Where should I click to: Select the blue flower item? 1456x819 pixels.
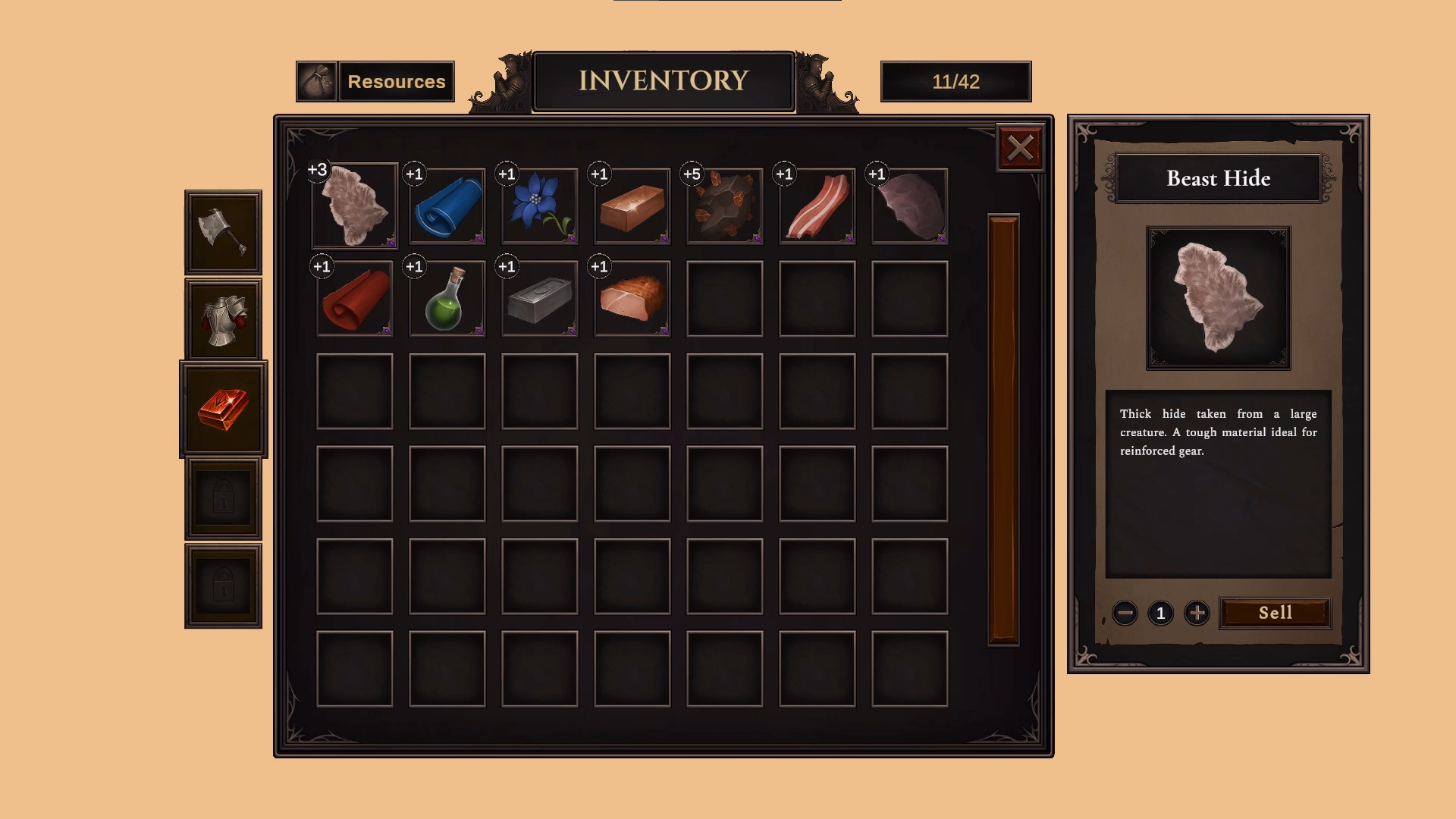click(x=538, y=205)
